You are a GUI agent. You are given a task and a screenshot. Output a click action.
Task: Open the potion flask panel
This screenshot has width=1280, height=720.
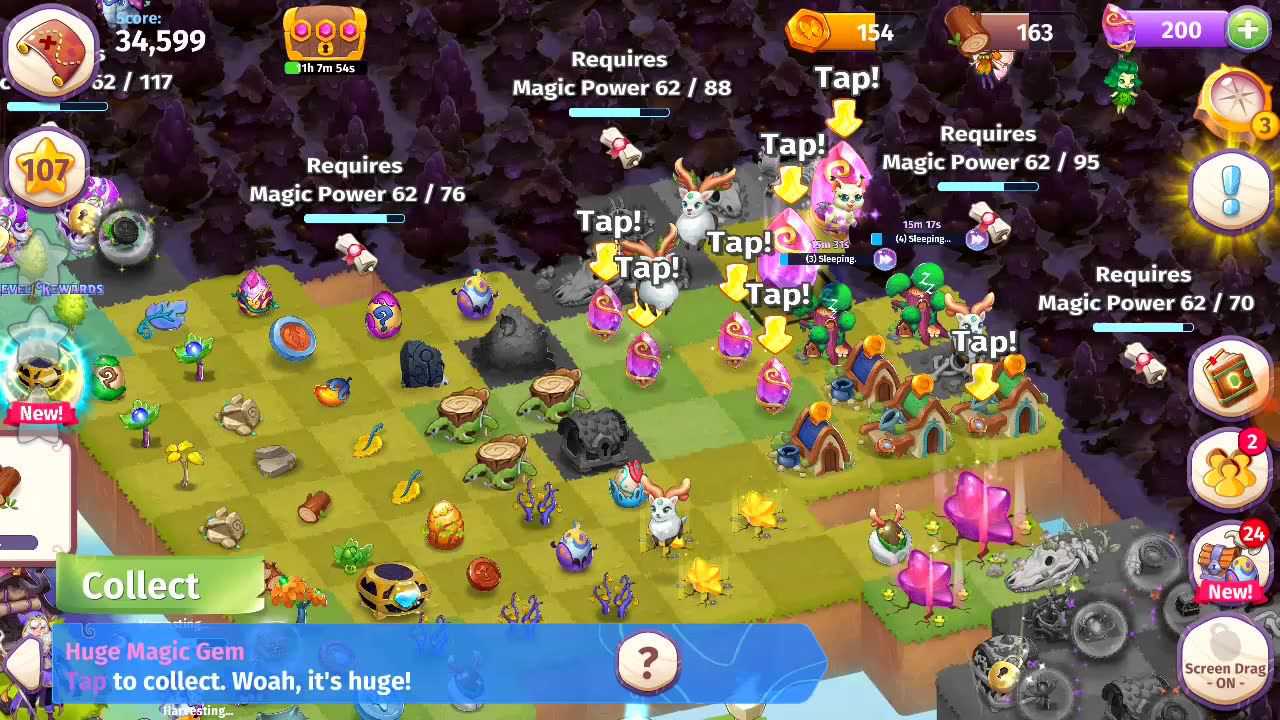(1230, 380)
